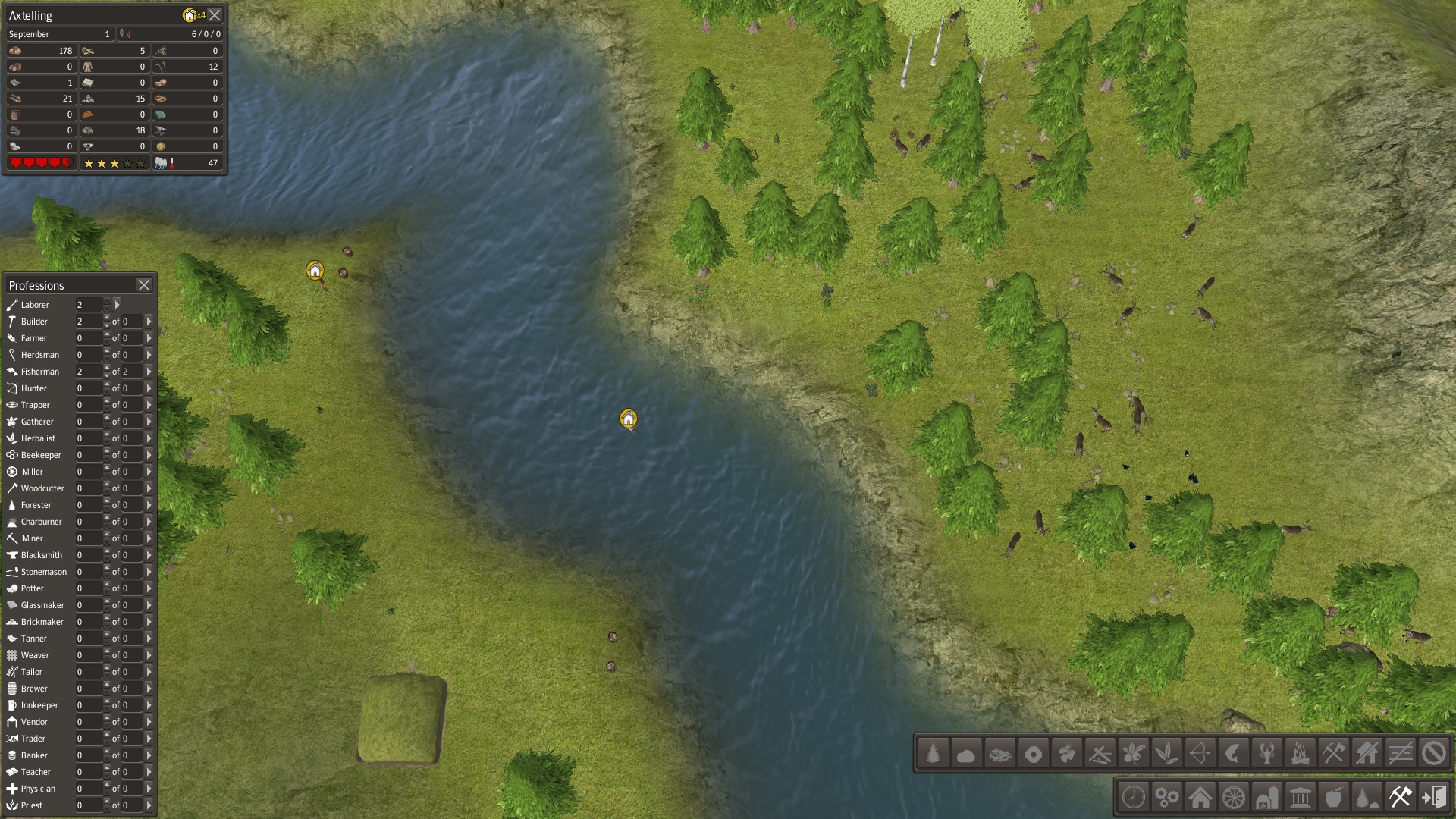Toggle the highlighted pickaxe and axe menu

pos(1400,798)
